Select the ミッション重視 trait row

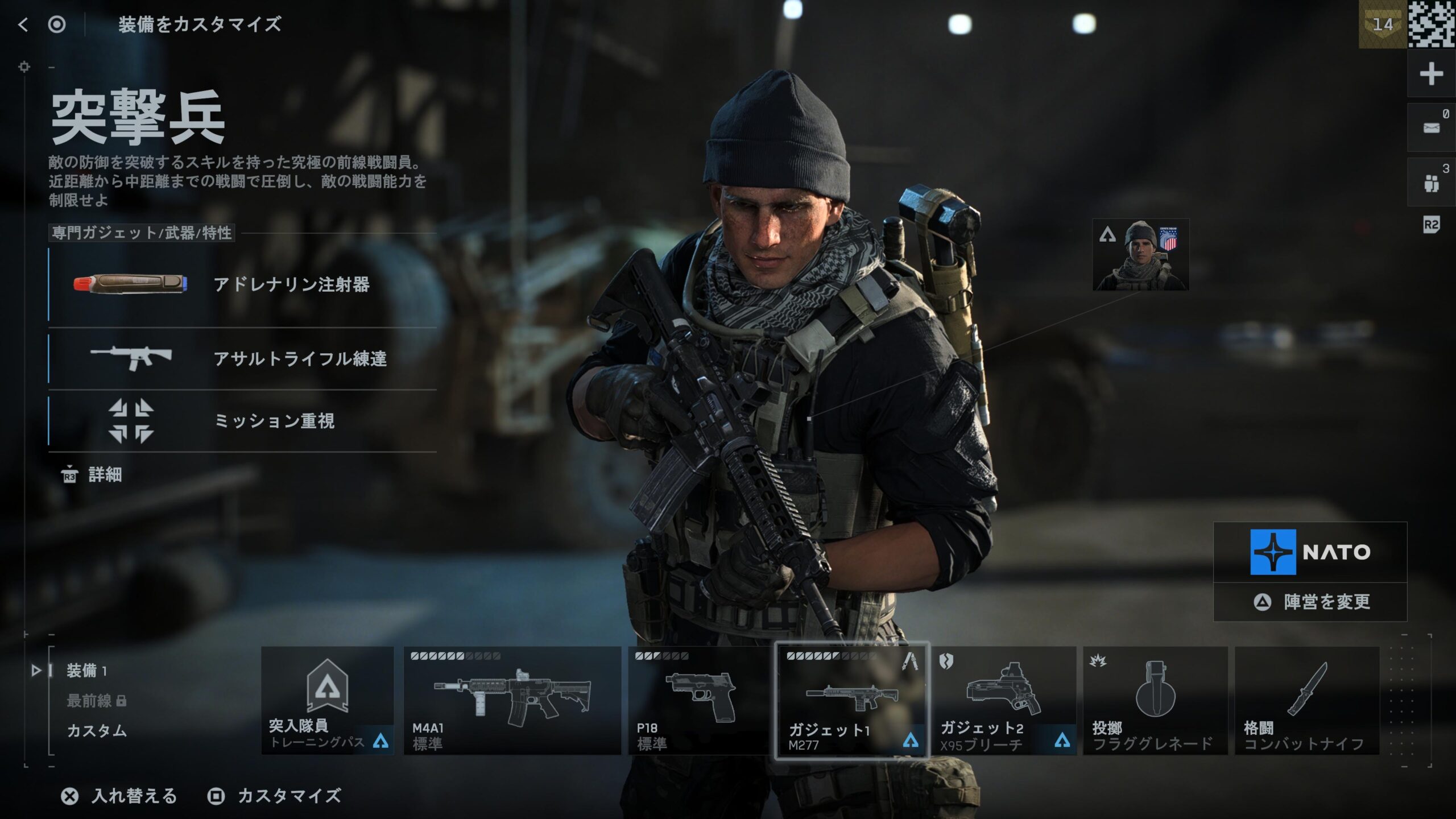tap(242, 421)
